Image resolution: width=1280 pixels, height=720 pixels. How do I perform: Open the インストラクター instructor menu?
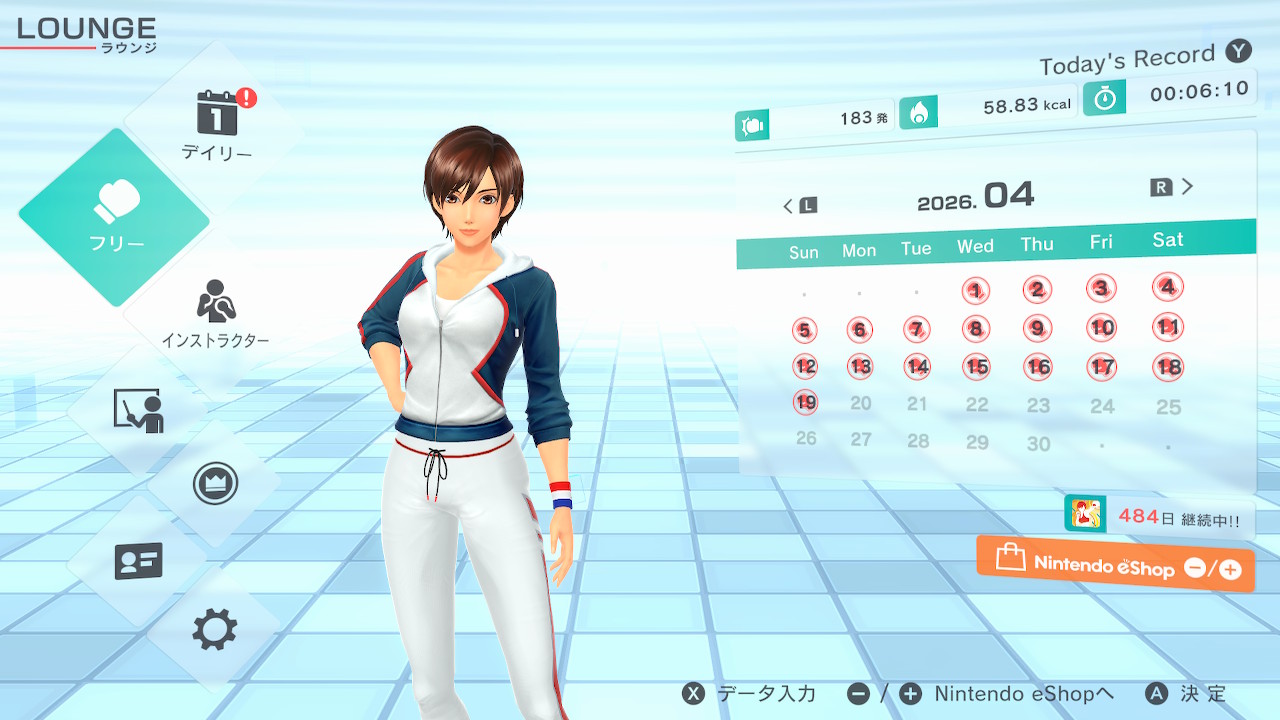coord(215,314)
